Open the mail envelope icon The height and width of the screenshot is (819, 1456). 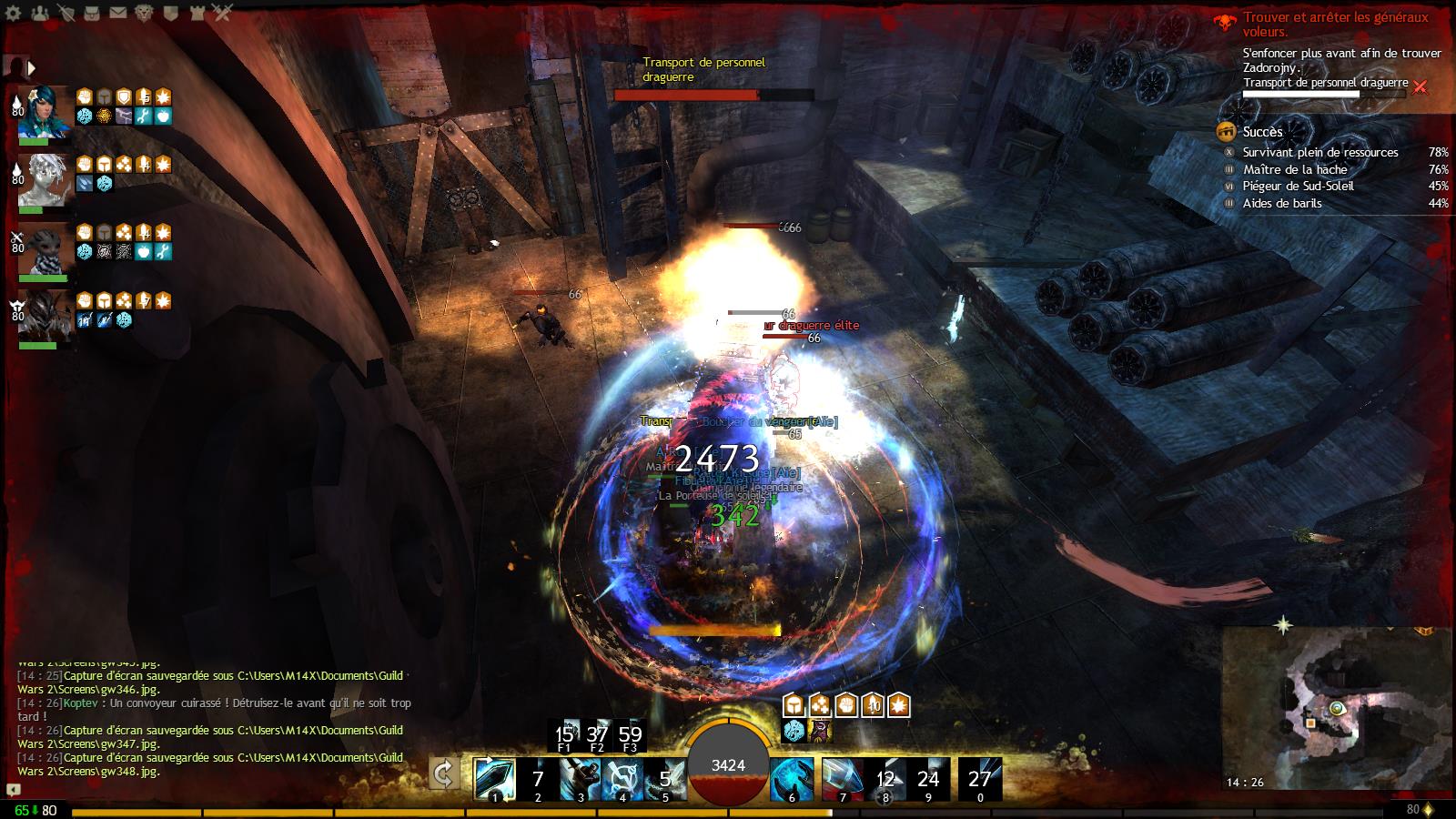point(118,13)
